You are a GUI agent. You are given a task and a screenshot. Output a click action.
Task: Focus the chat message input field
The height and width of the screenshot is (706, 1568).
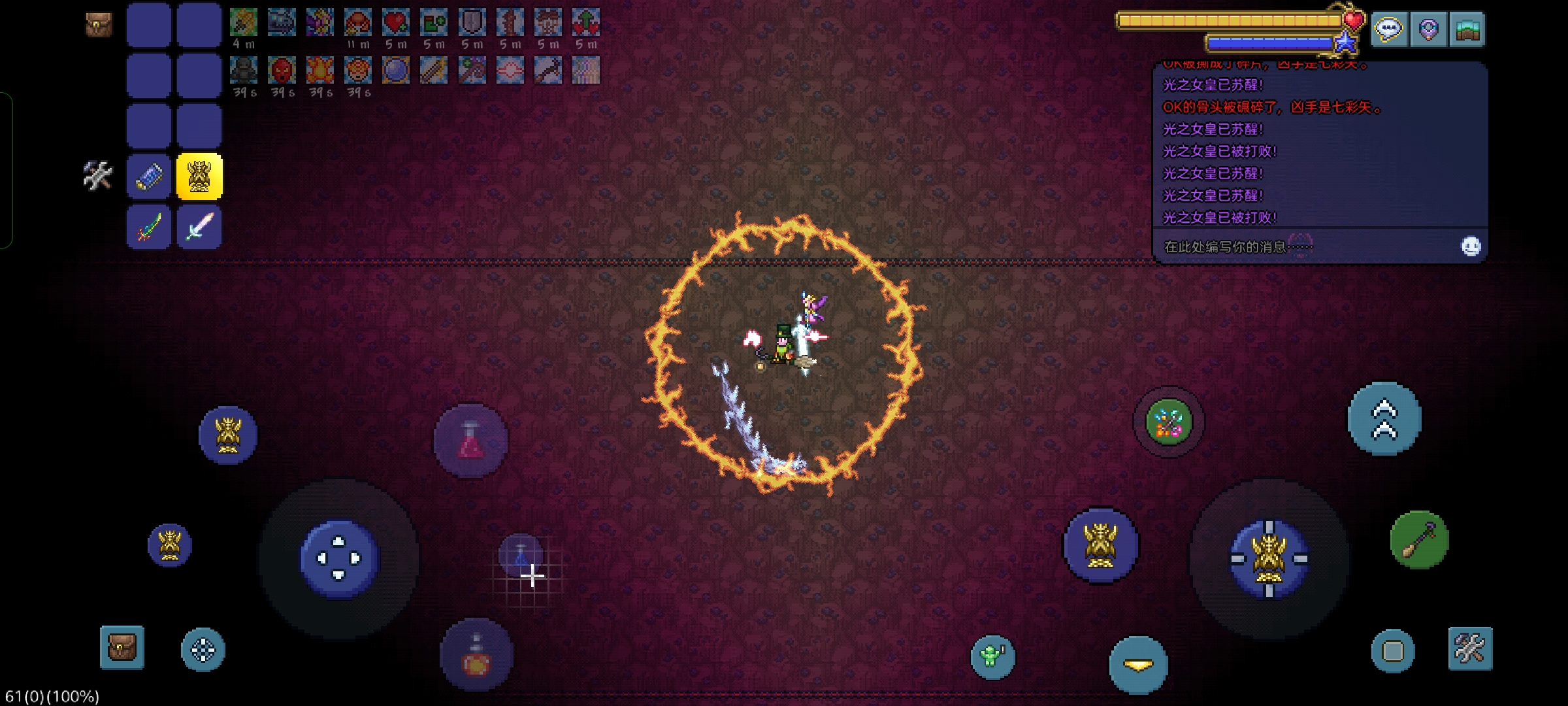tap(1300, 246)
